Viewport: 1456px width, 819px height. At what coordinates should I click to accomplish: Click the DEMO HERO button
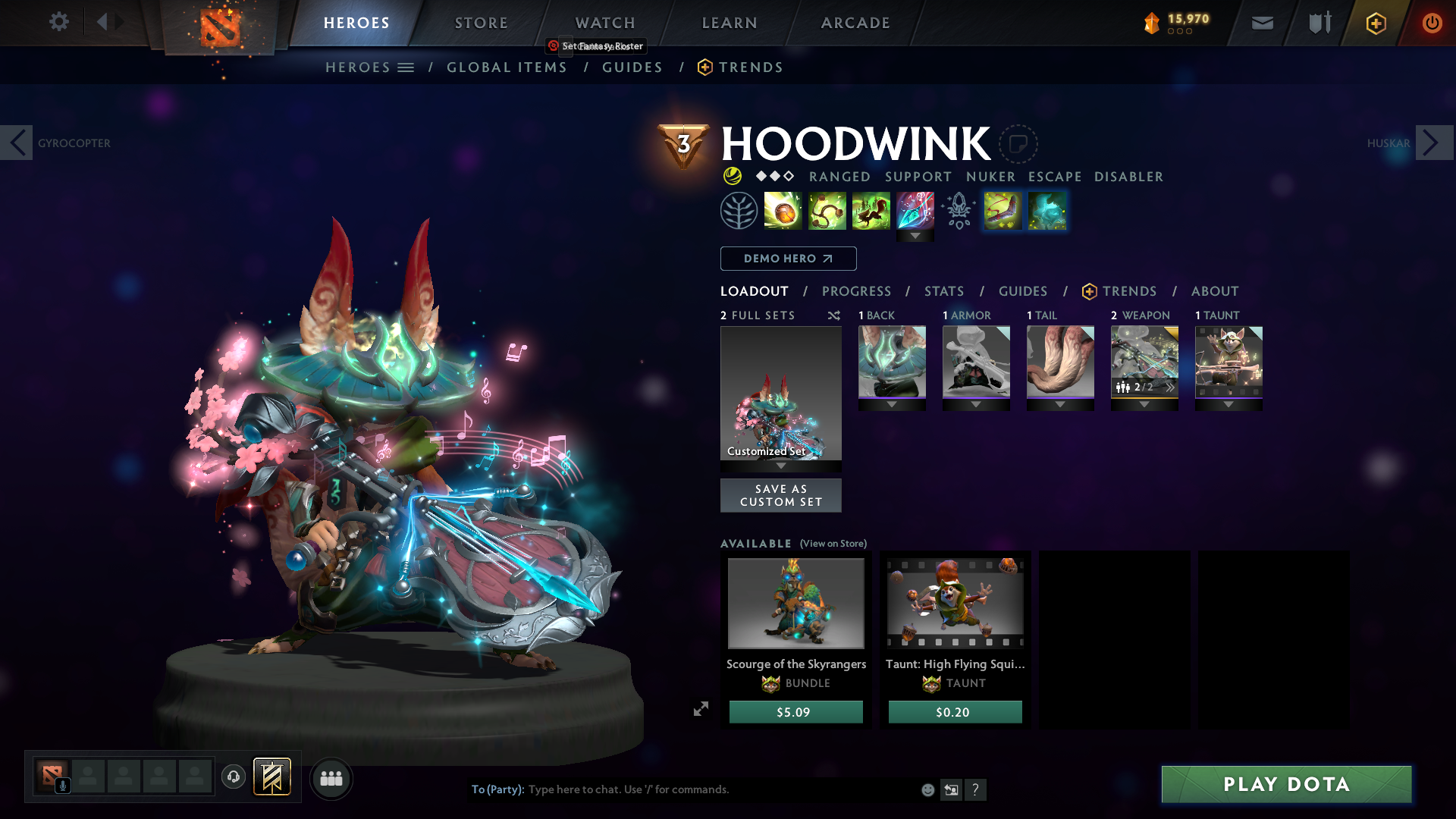[x=787, y=259]
